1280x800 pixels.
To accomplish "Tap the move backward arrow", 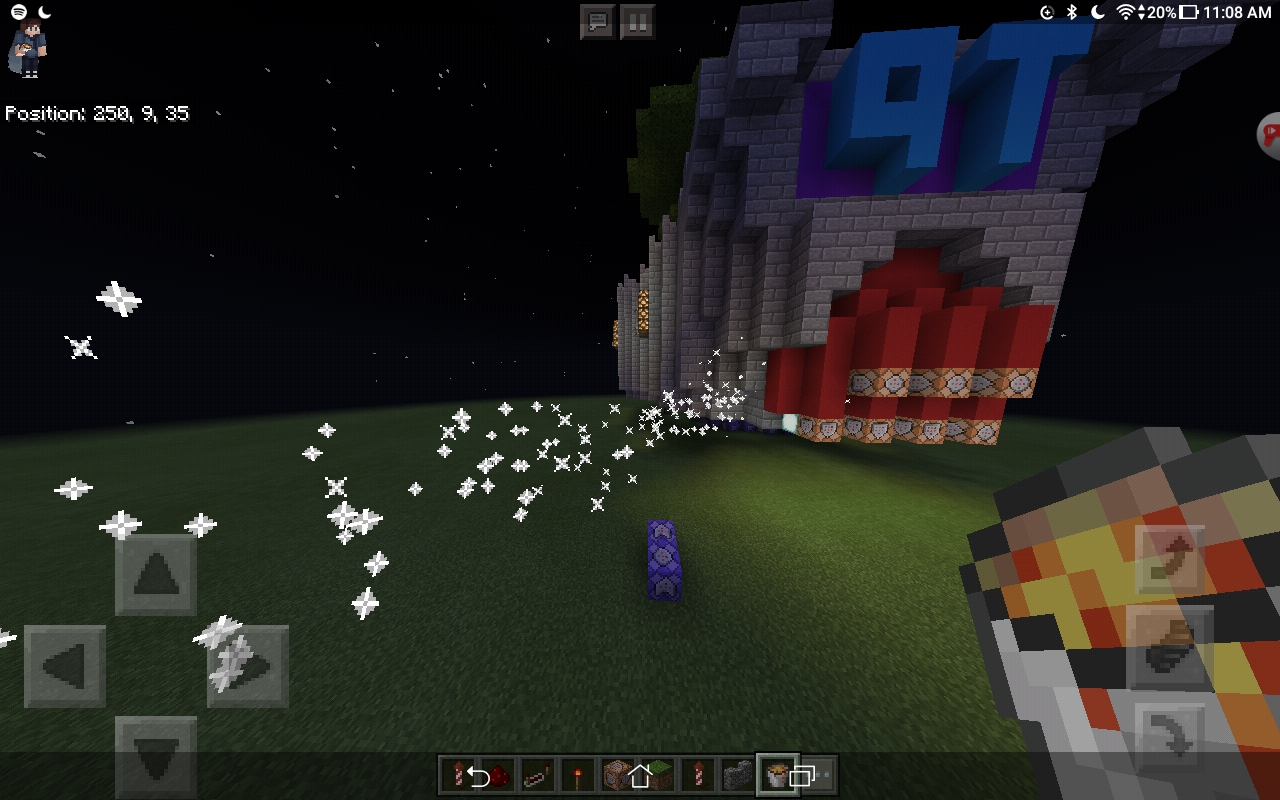I will 156,756.
